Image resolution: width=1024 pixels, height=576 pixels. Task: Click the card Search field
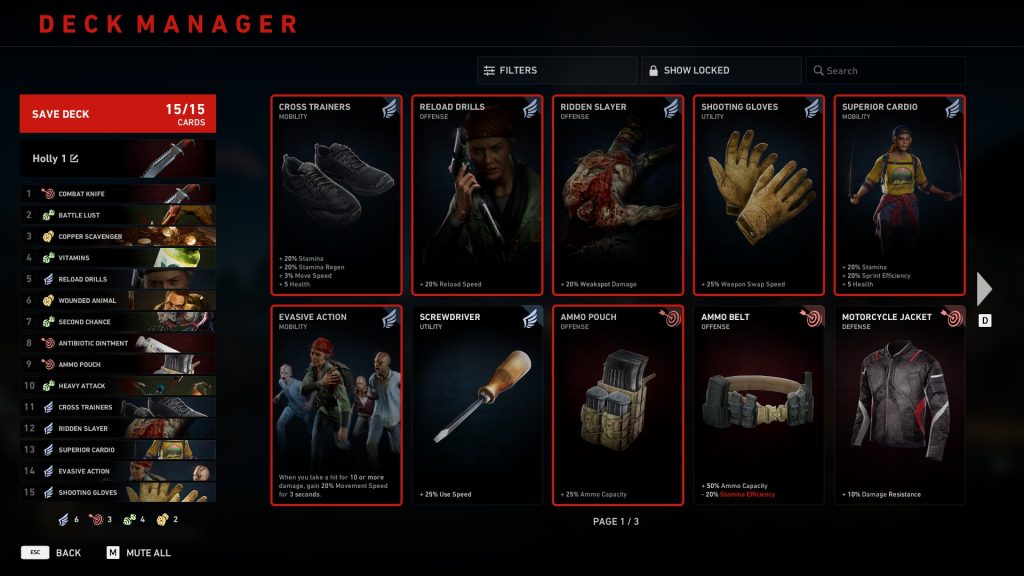(x=886, y=70)
